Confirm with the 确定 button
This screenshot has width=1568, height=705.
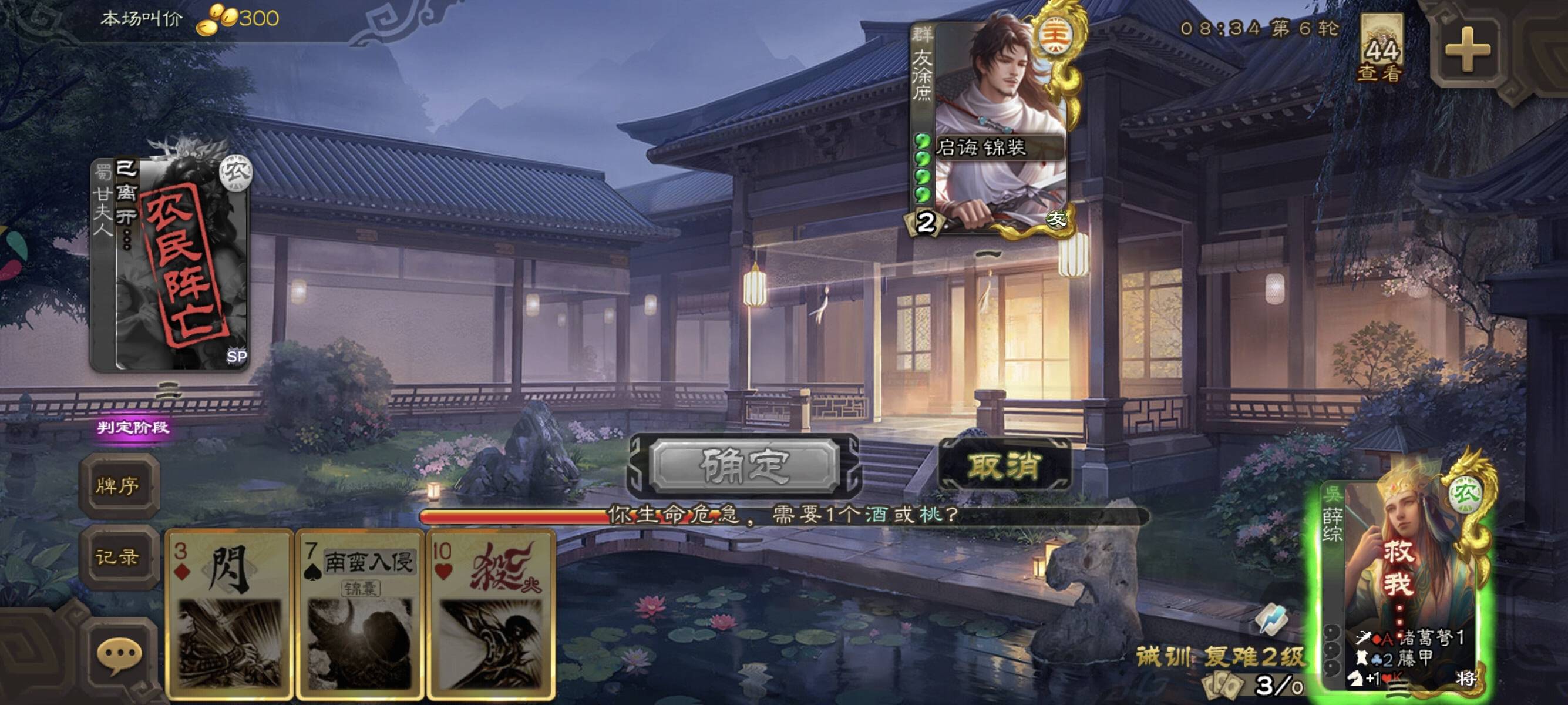[x=744, y=466]
